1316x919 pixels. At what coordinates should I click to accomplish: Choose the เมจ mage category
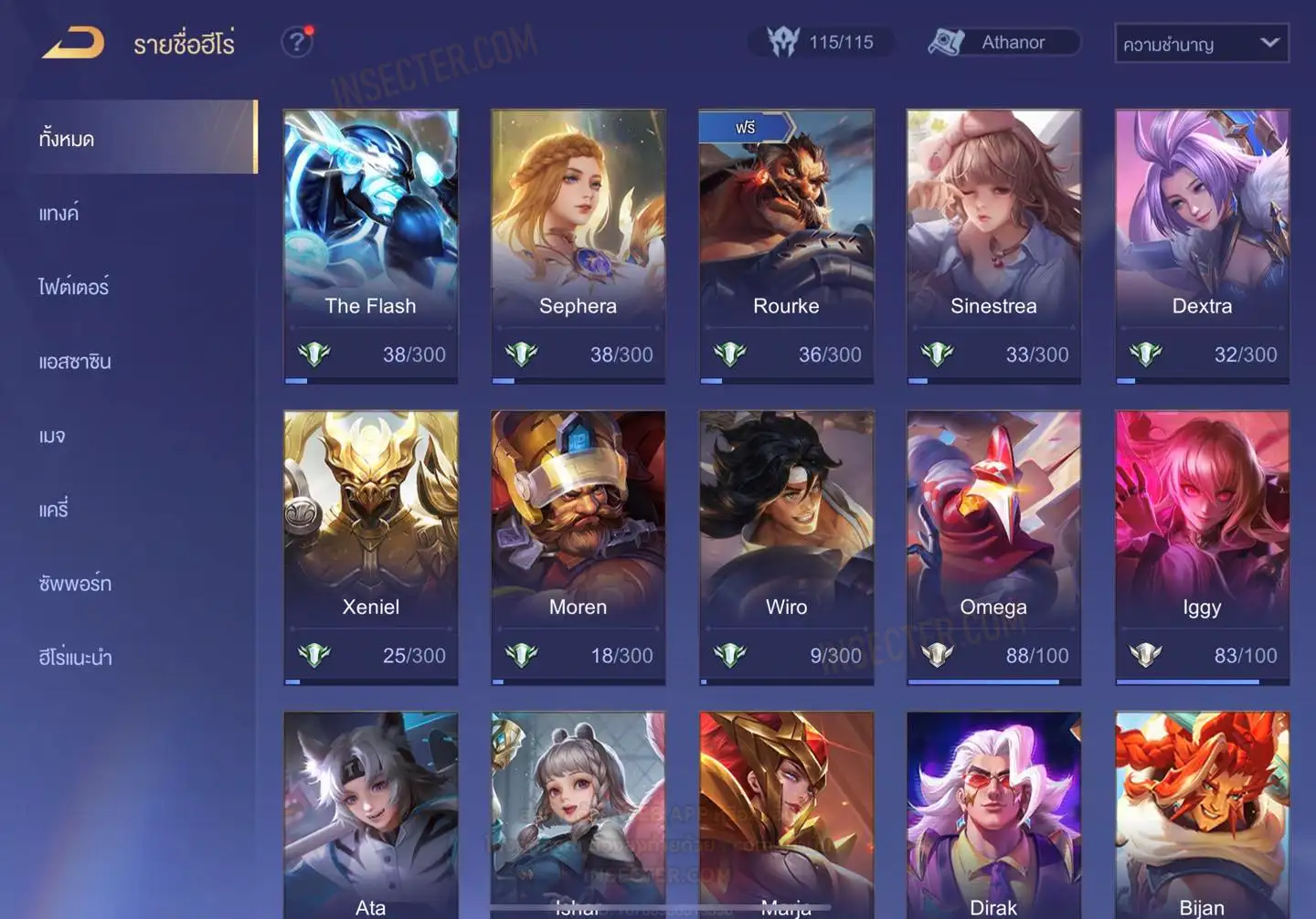click(52, 436)
